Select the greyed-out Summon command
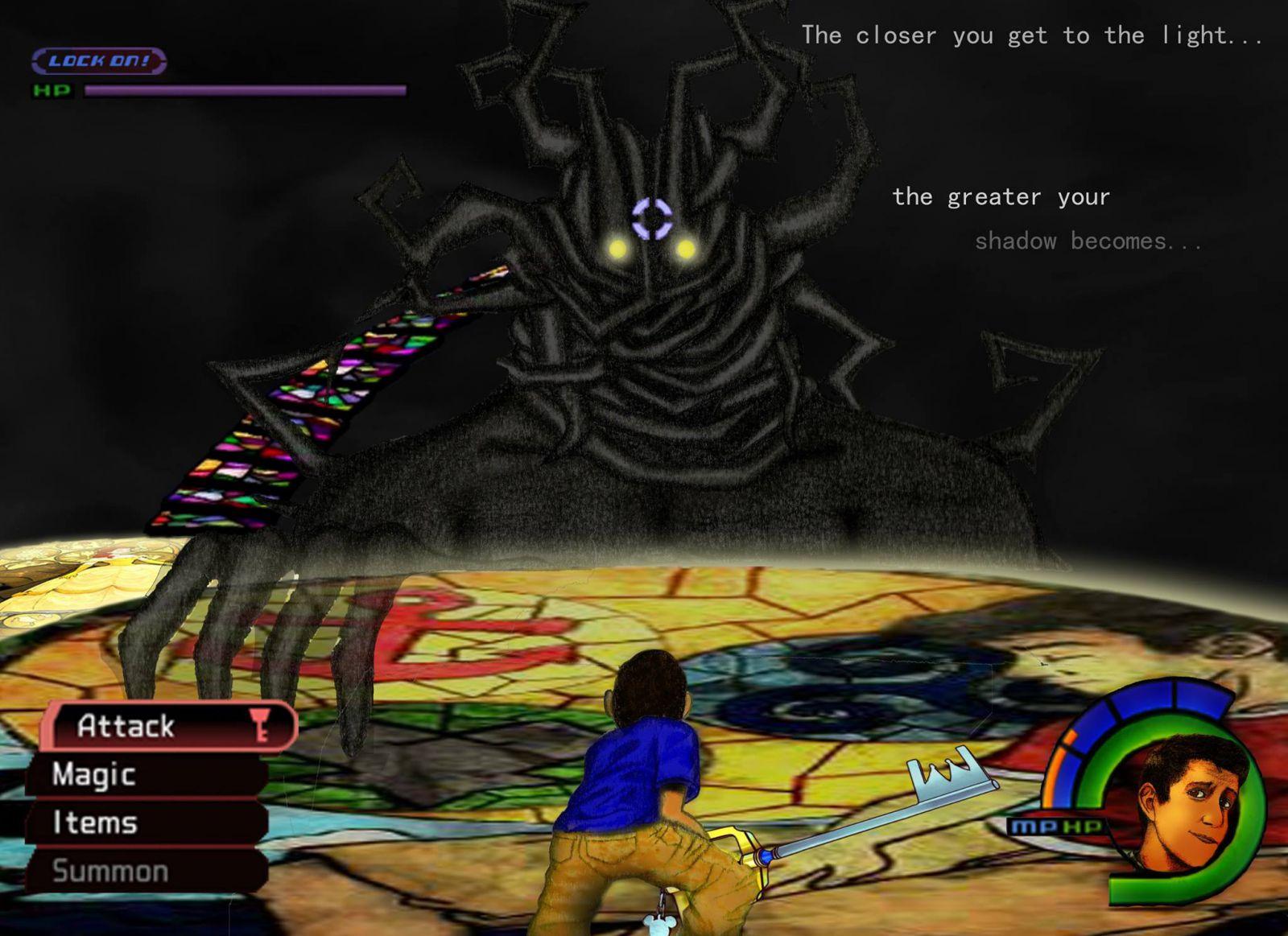 145,871
